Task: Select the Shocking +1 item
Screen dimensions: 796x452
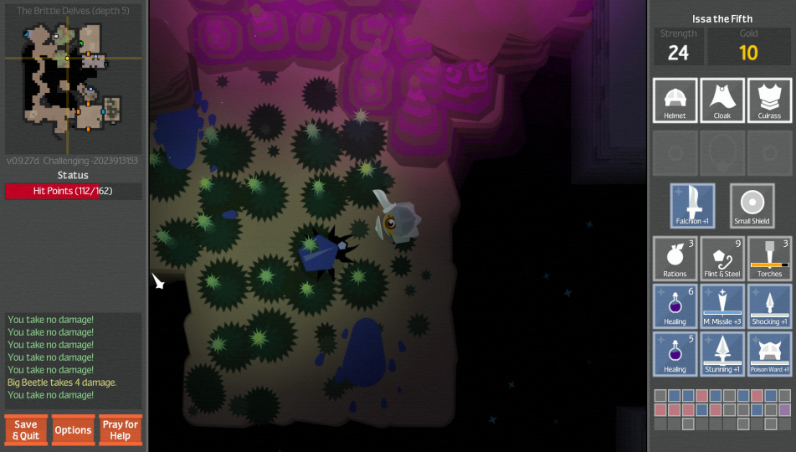Action: tap(770, 306)
